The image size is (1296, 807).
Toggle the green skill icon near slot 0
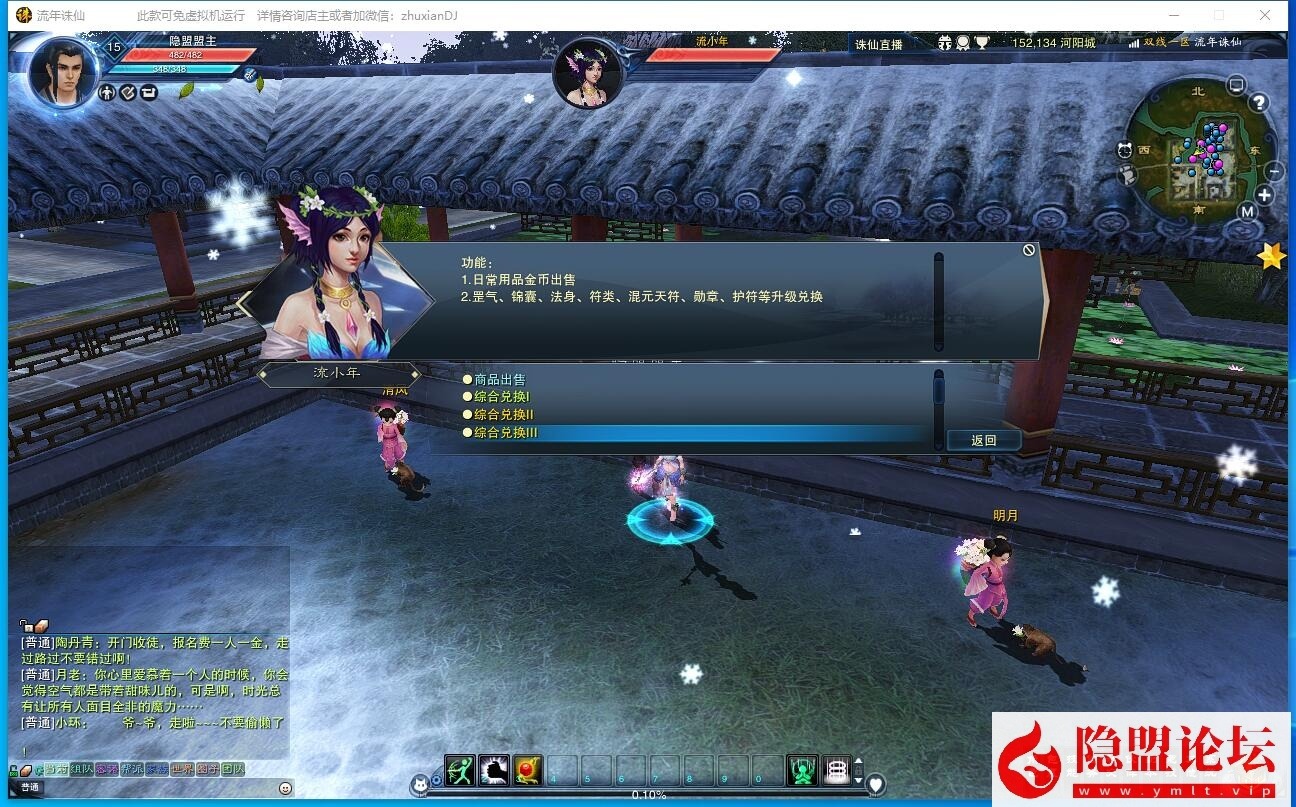pos(801,770)
